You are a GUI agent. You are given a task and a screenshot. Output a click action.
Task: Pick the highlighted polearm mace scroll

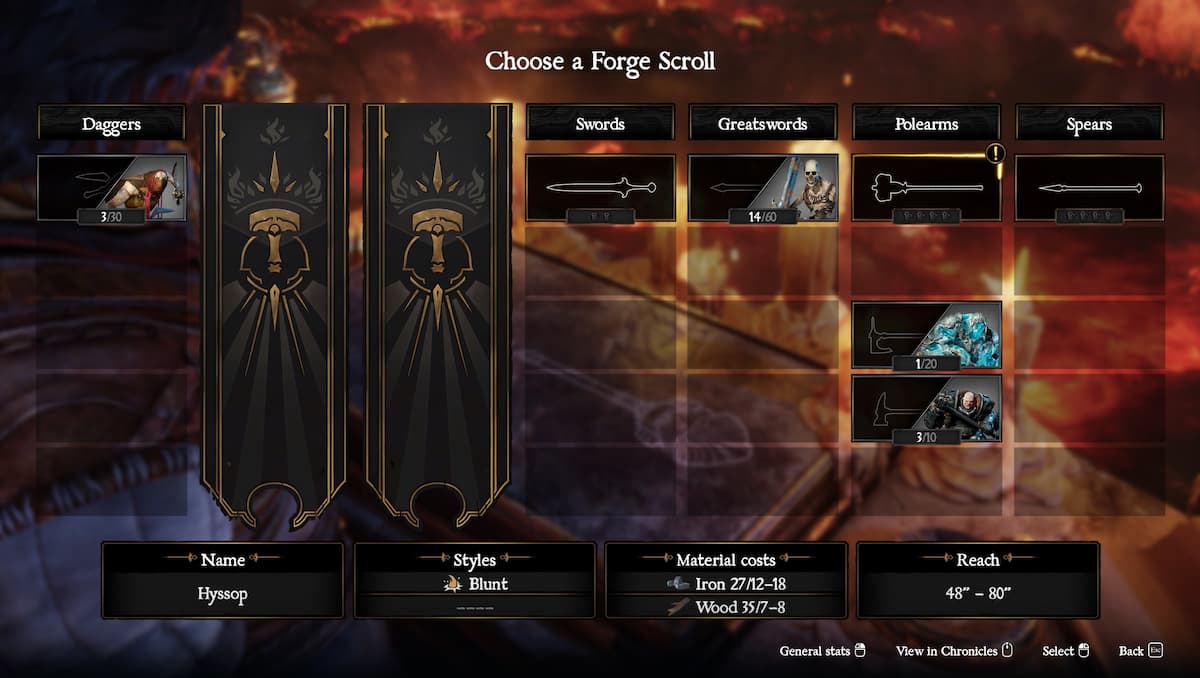coord(926,188)
